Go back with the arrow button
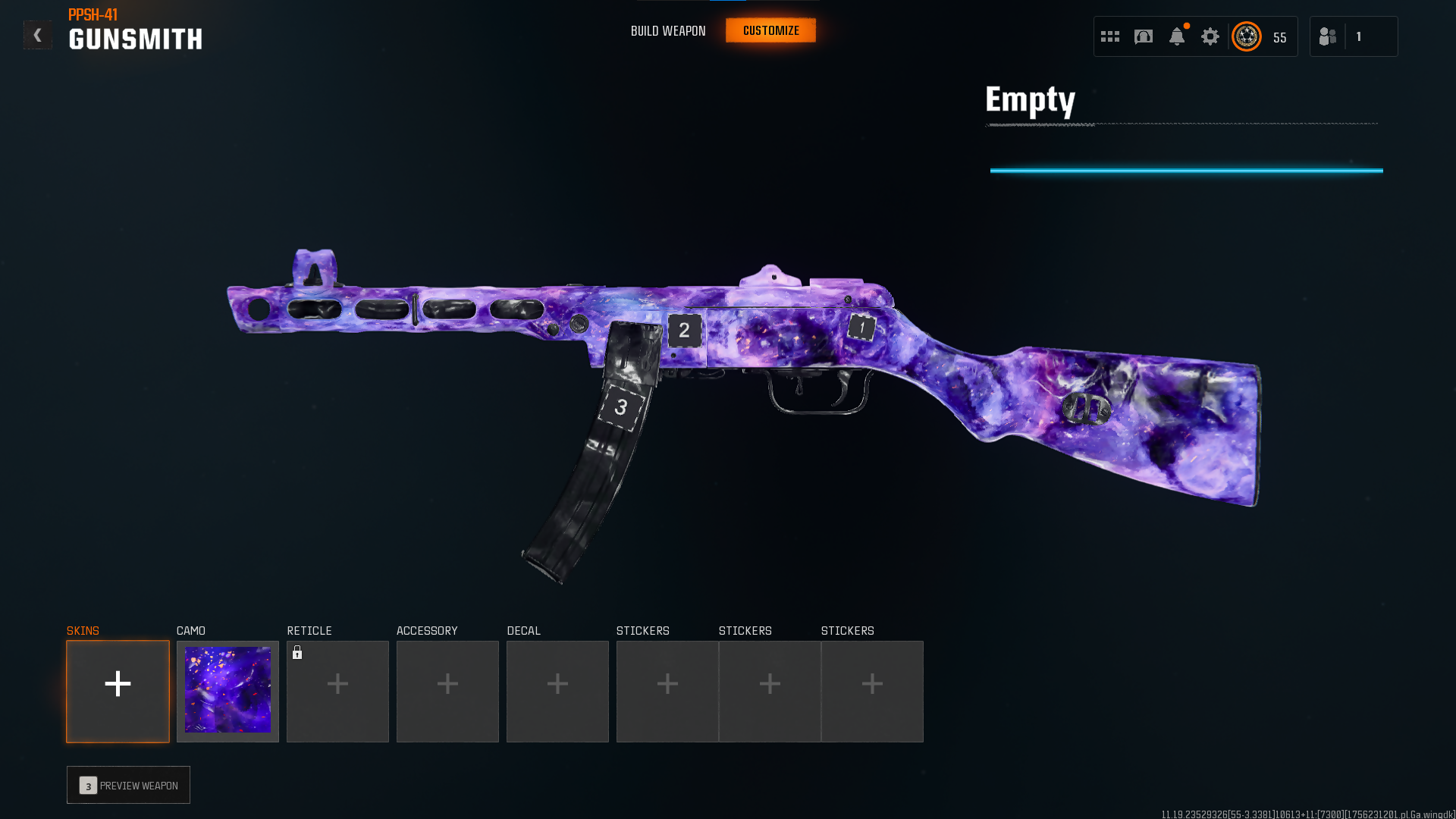1456x819 pixels. pos(37,35)
